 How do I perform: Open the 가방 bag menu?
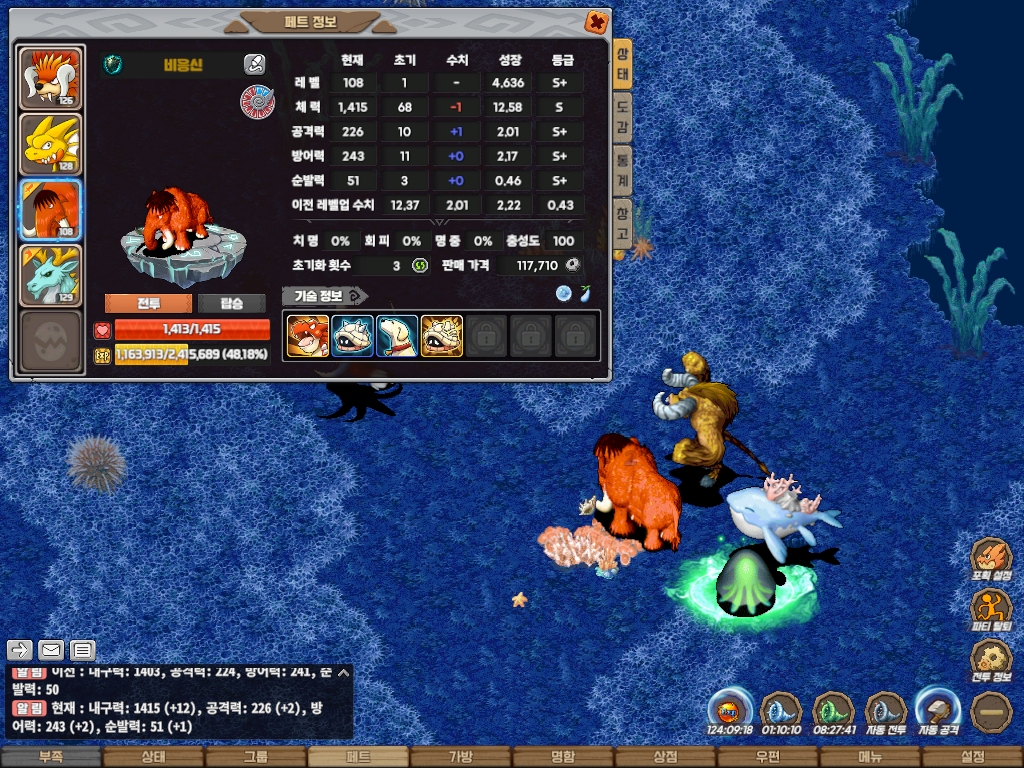pyautogui.click(x=460, y=757)
